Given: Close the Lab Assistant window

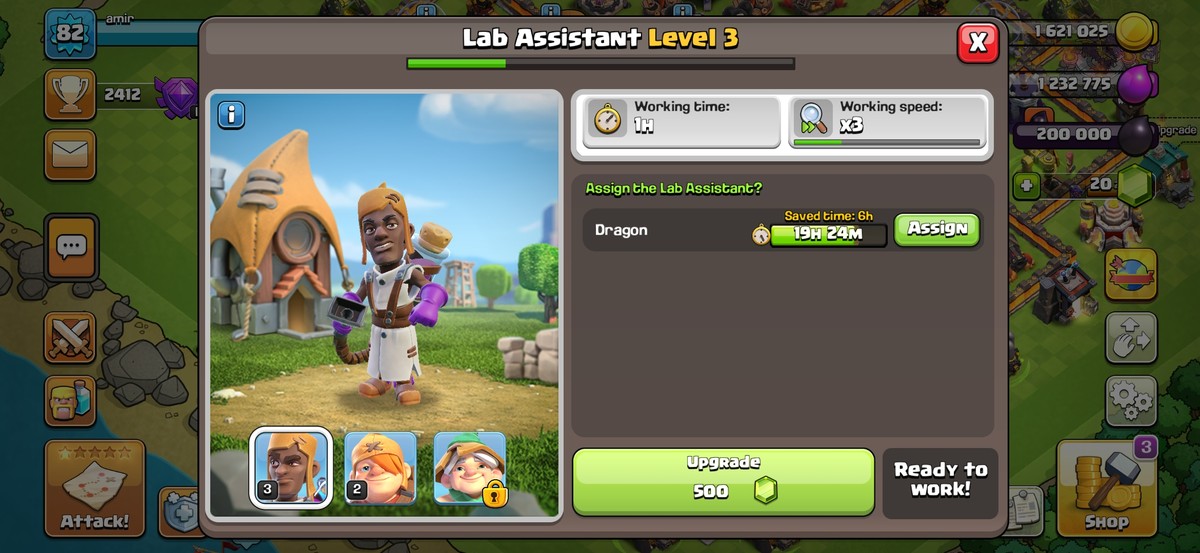Looking at the screenshot, I should 978,42.
